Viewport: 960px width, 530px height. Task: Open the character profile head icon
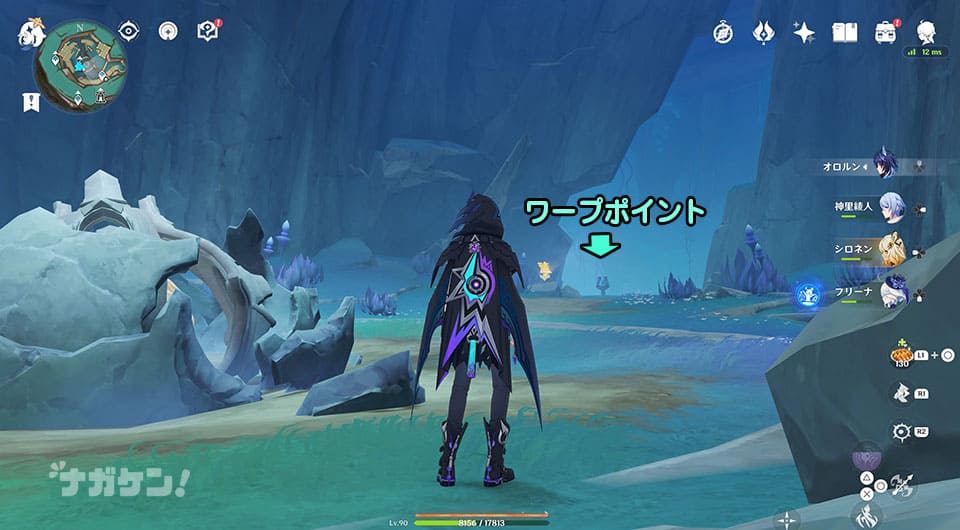pyautogui.click(x=925, y=30)
